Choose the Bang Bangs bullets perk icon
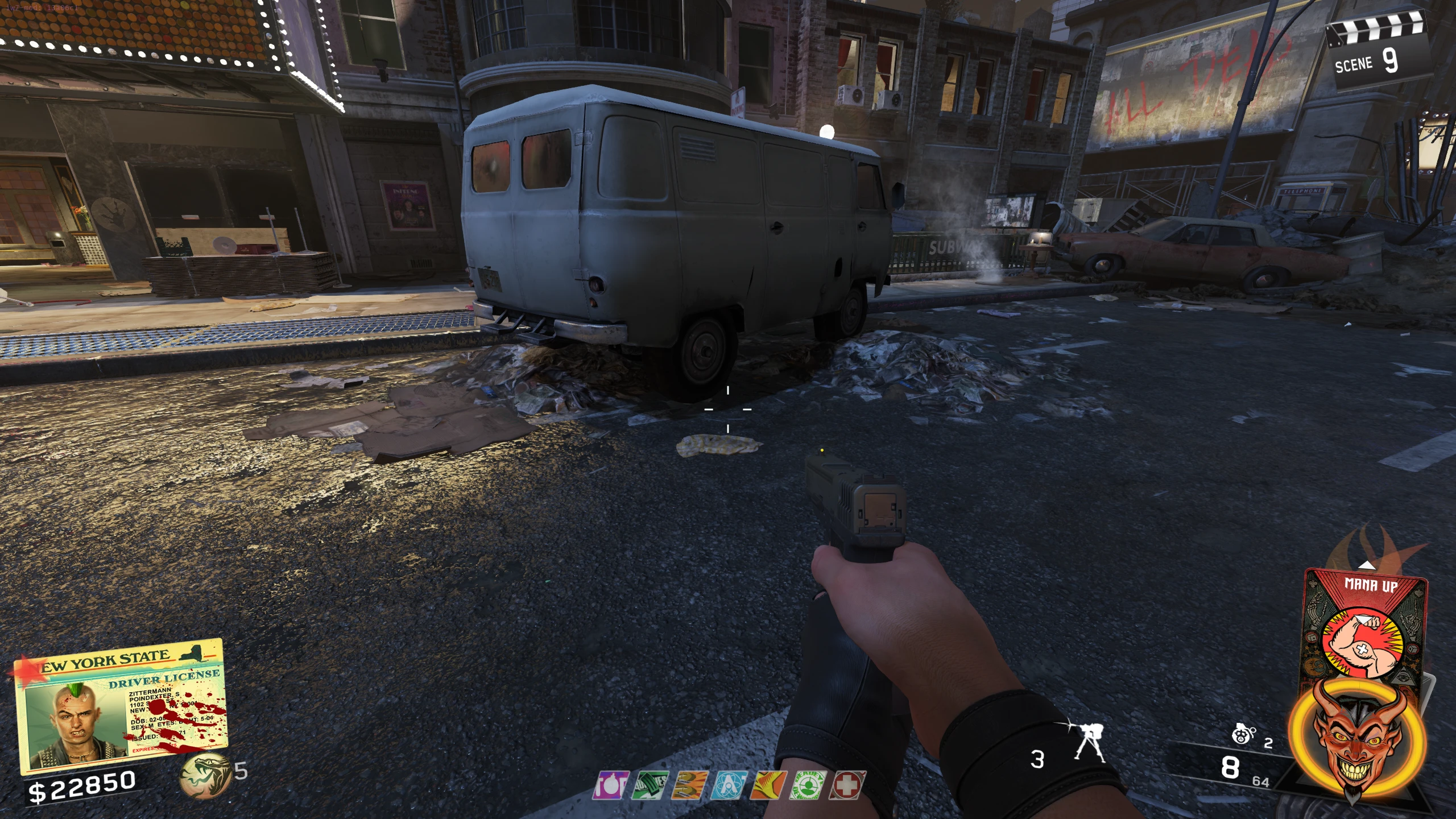Screen dimensions: 1456x819 (689, 785)
